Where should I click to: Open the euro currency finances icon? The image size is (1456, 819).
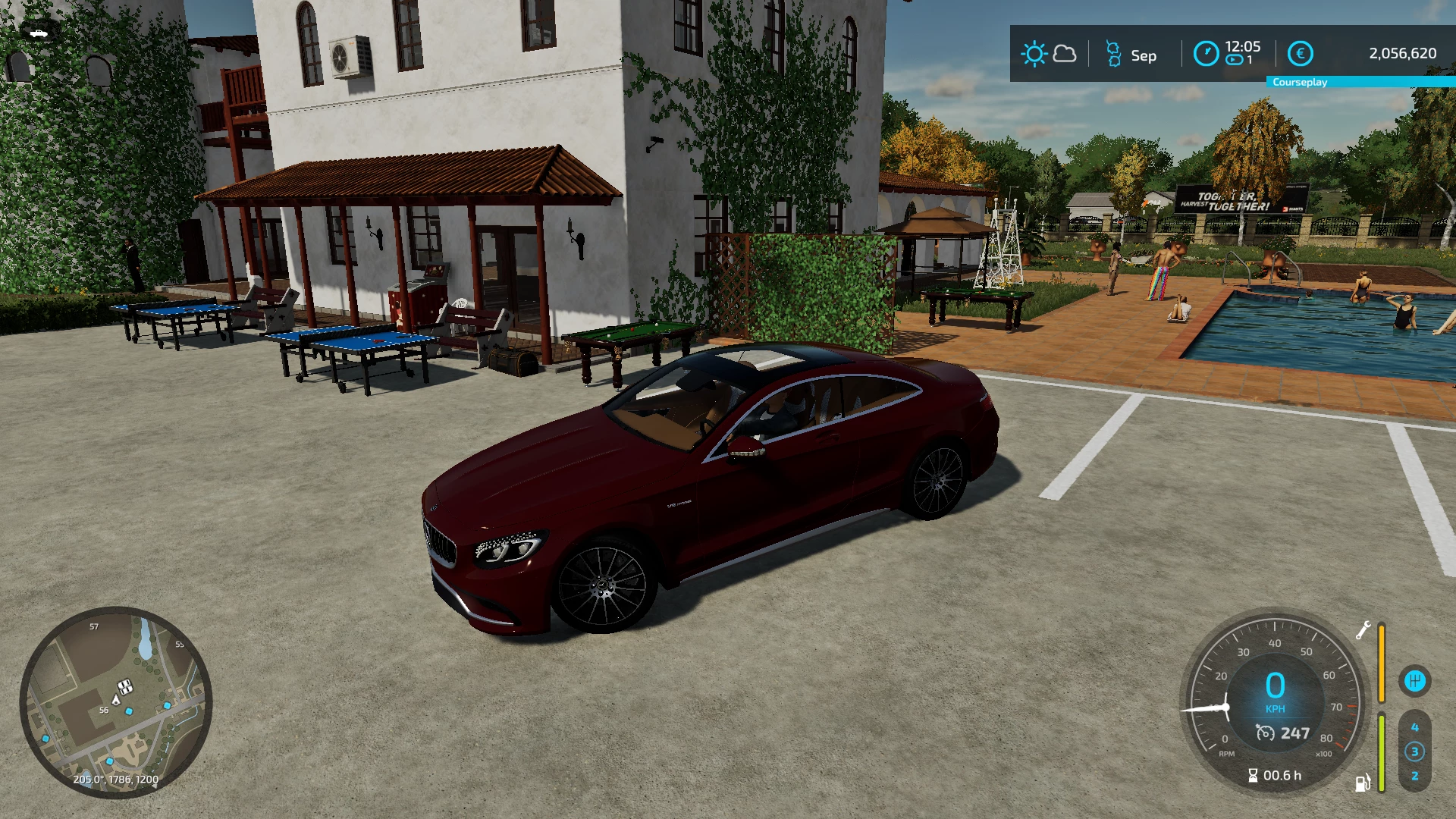click(1301, 53)
